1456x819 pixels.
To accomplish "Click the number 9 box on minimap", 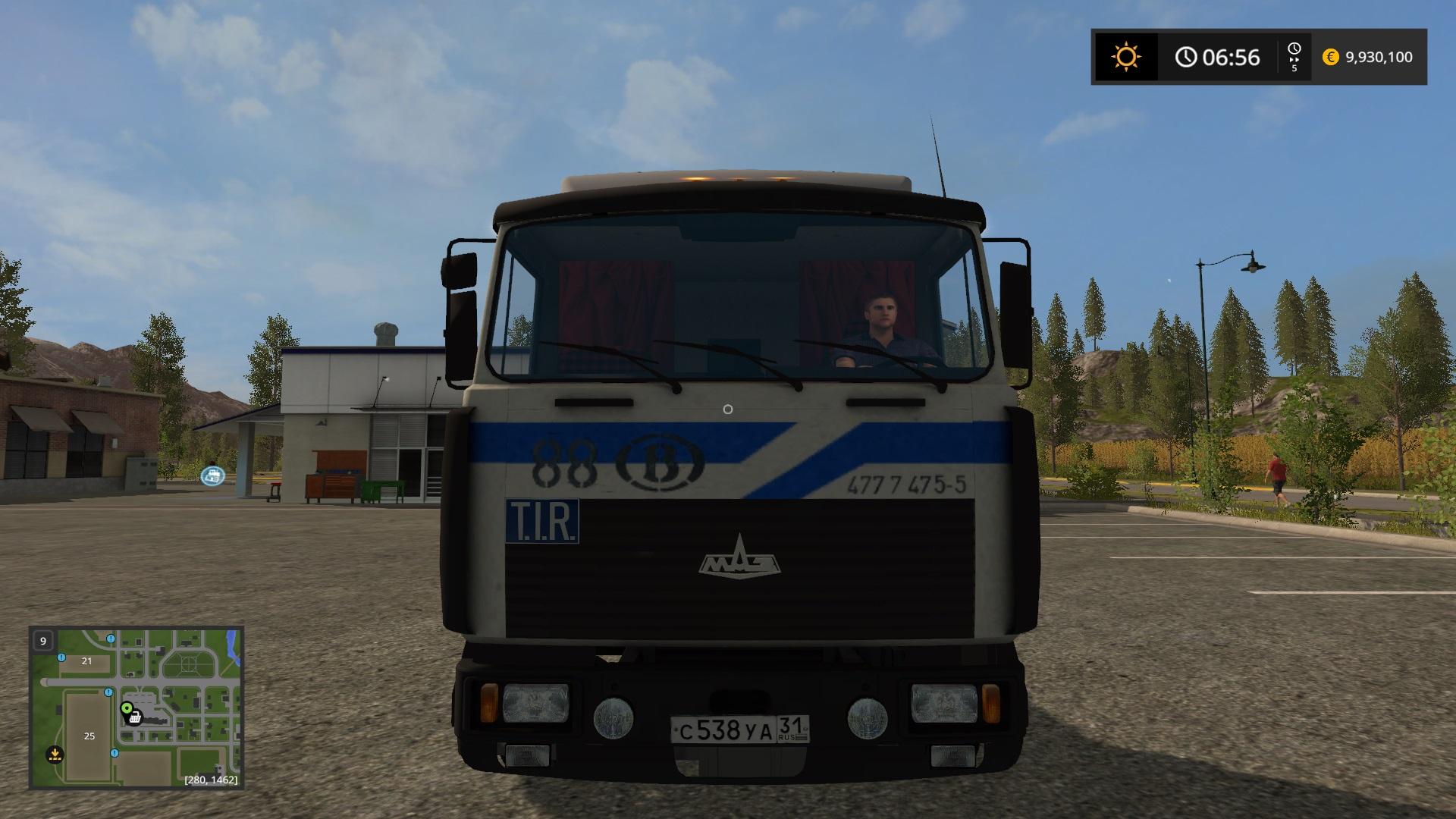I will pos(43,641).
